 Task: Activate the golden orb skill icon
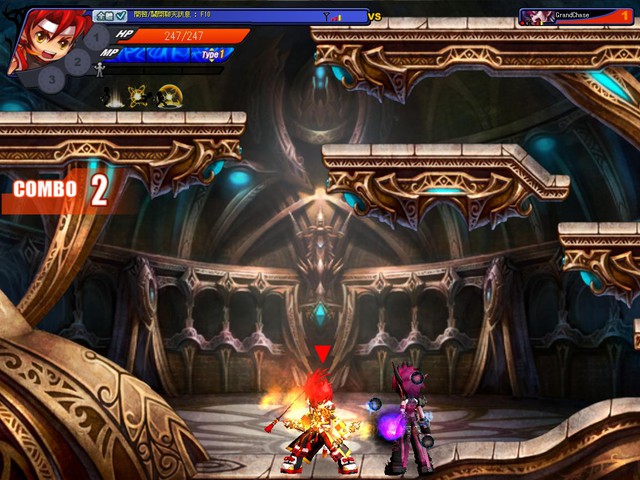(x=171, y=96)
